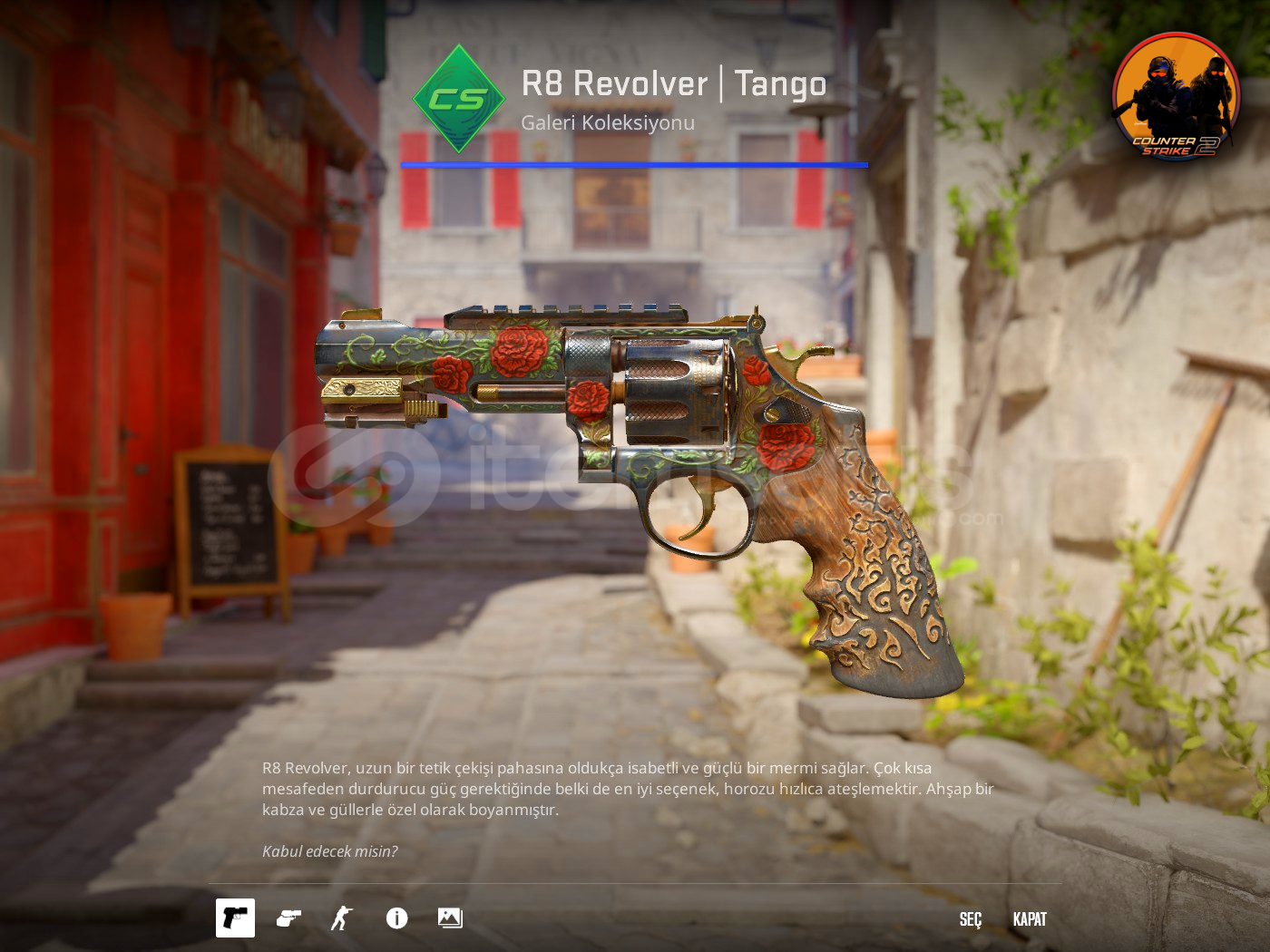Screen dimensions: 1270x952
Task: Select the pistol weapon view icon
Action: 235,918
